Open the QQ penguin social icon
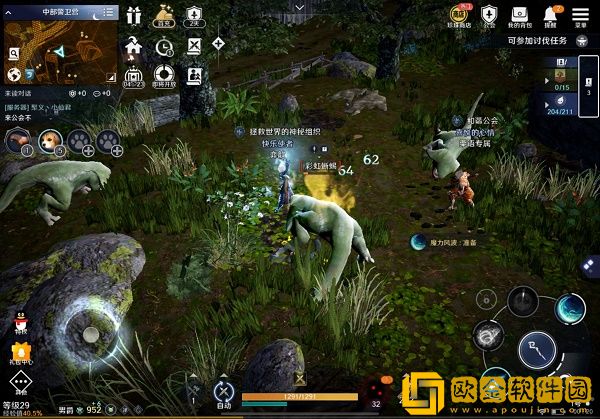 (19, 323)
